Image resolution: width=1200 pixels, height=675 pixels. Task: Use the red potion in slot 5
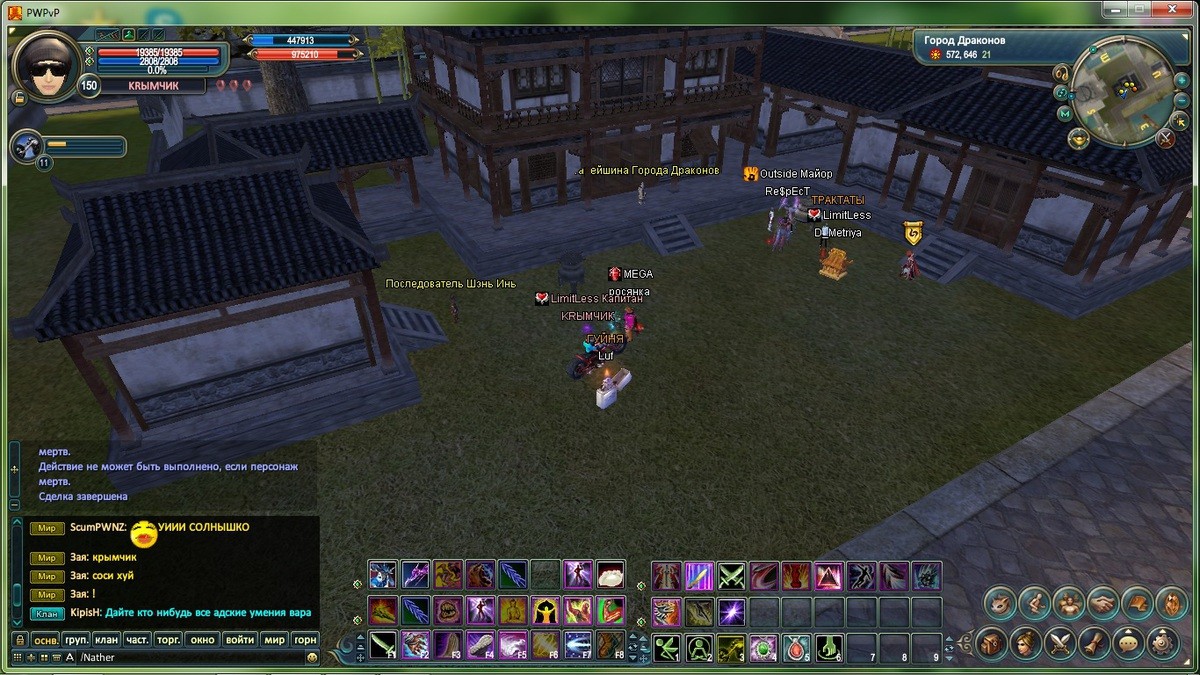click(797, 647)
